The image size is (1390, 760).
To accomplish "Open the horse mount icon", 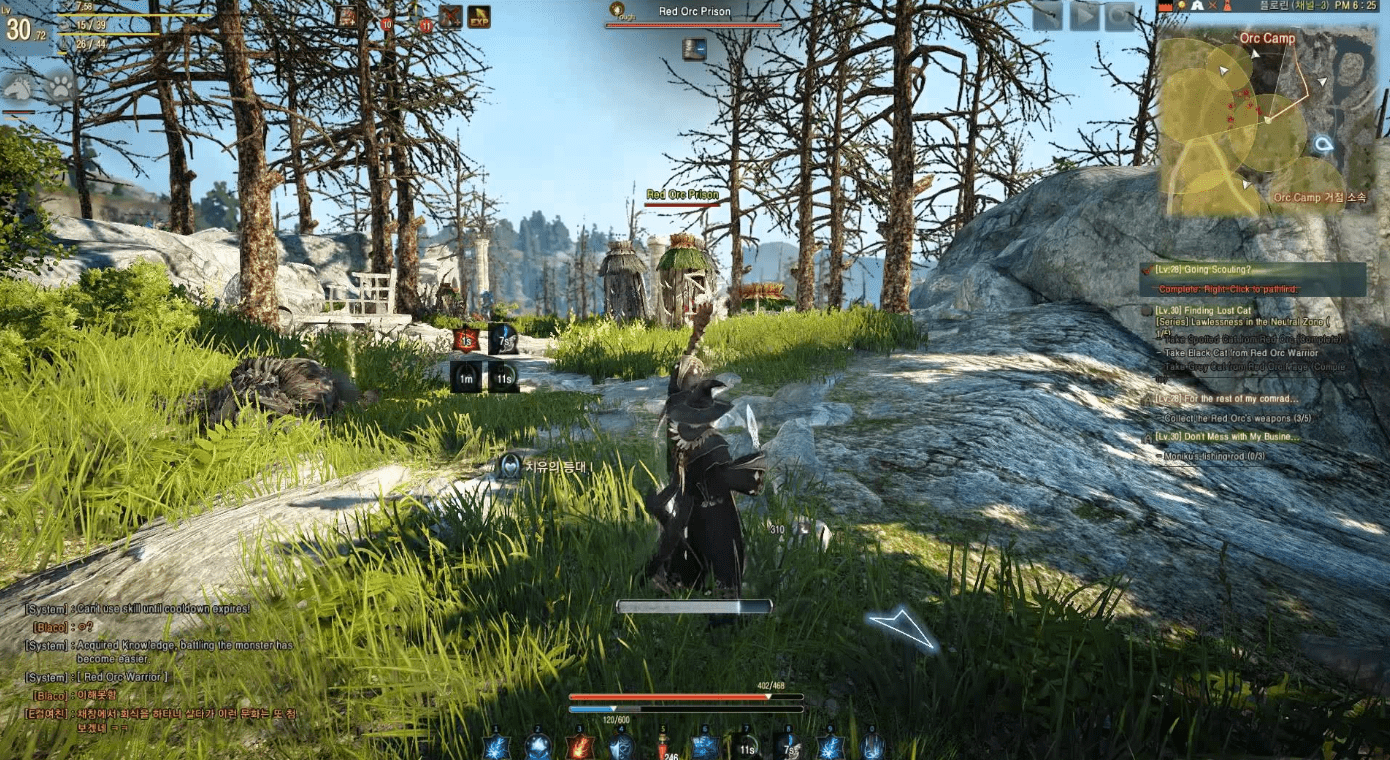I will pyautogui.click(x=18, y=88).
